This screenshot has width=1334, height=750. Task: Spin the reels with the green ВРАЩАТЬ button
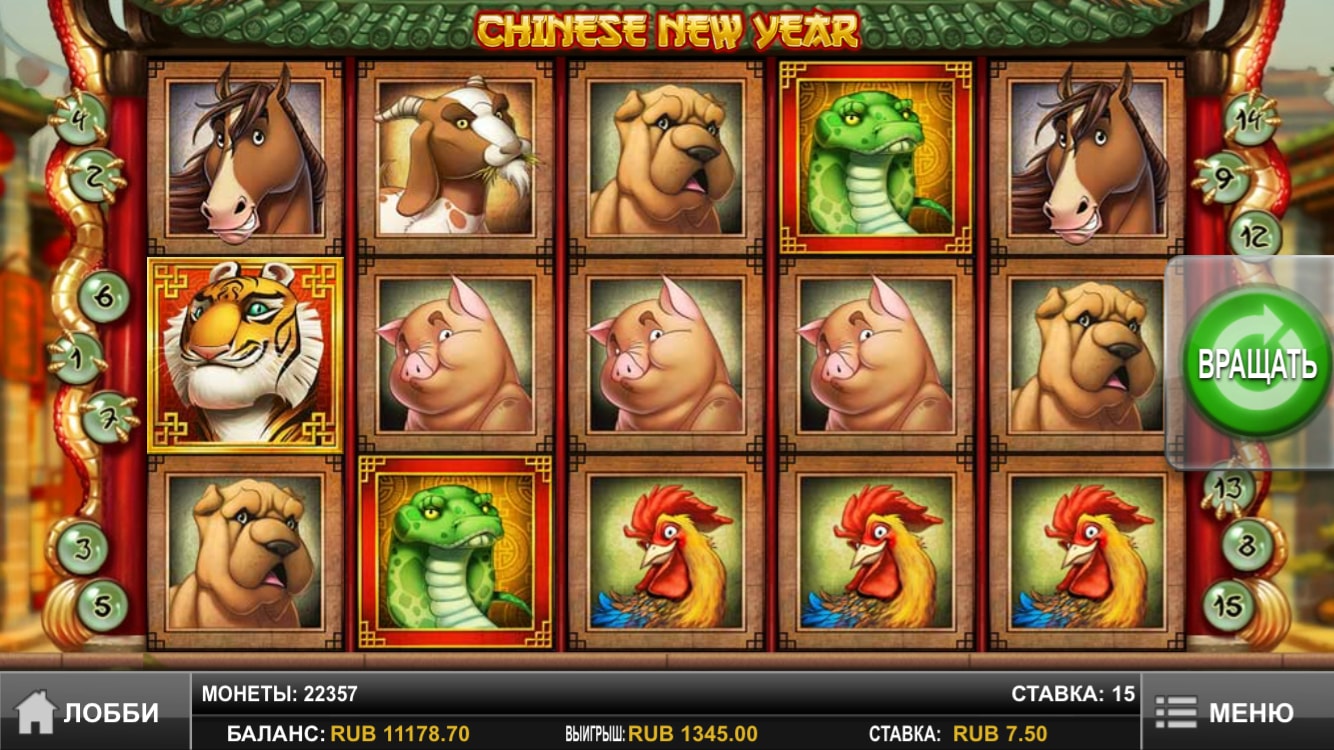[x=1256, y=363]
